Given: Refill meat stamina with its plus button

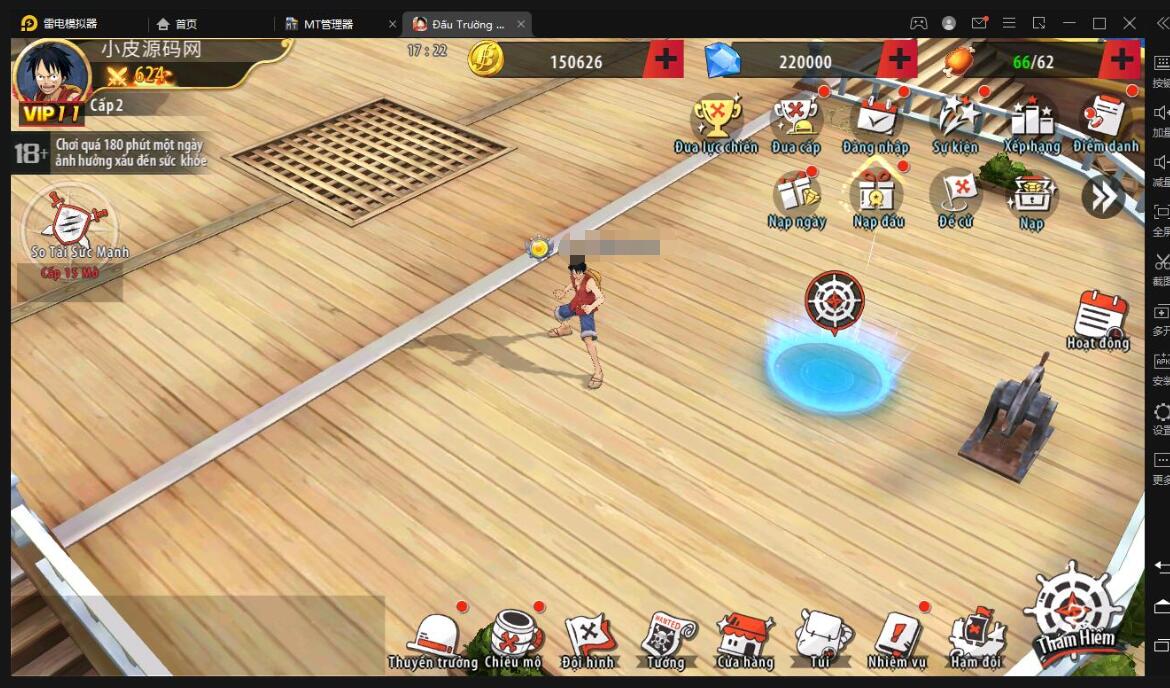Looking at the screenshot, I should pos(1120,60).
